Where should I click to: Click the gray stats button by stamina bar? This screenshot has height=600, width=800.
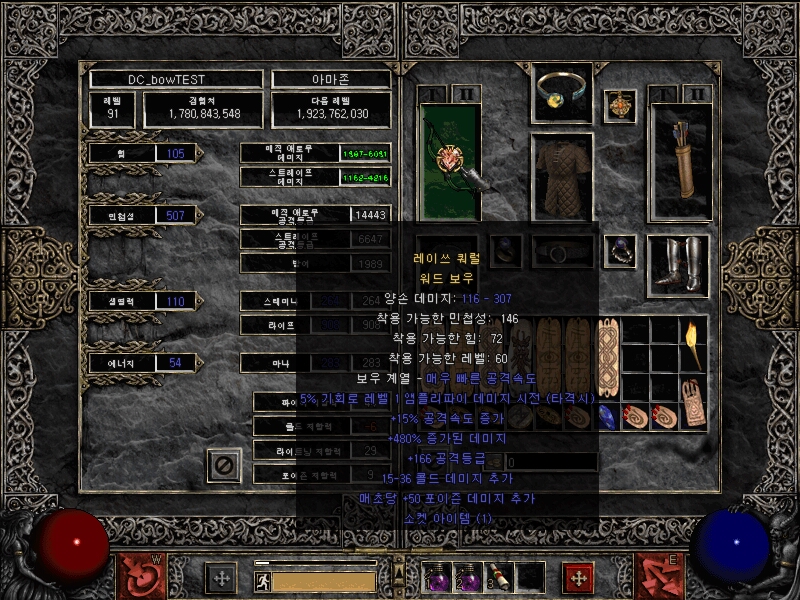(x=220, y=577)
